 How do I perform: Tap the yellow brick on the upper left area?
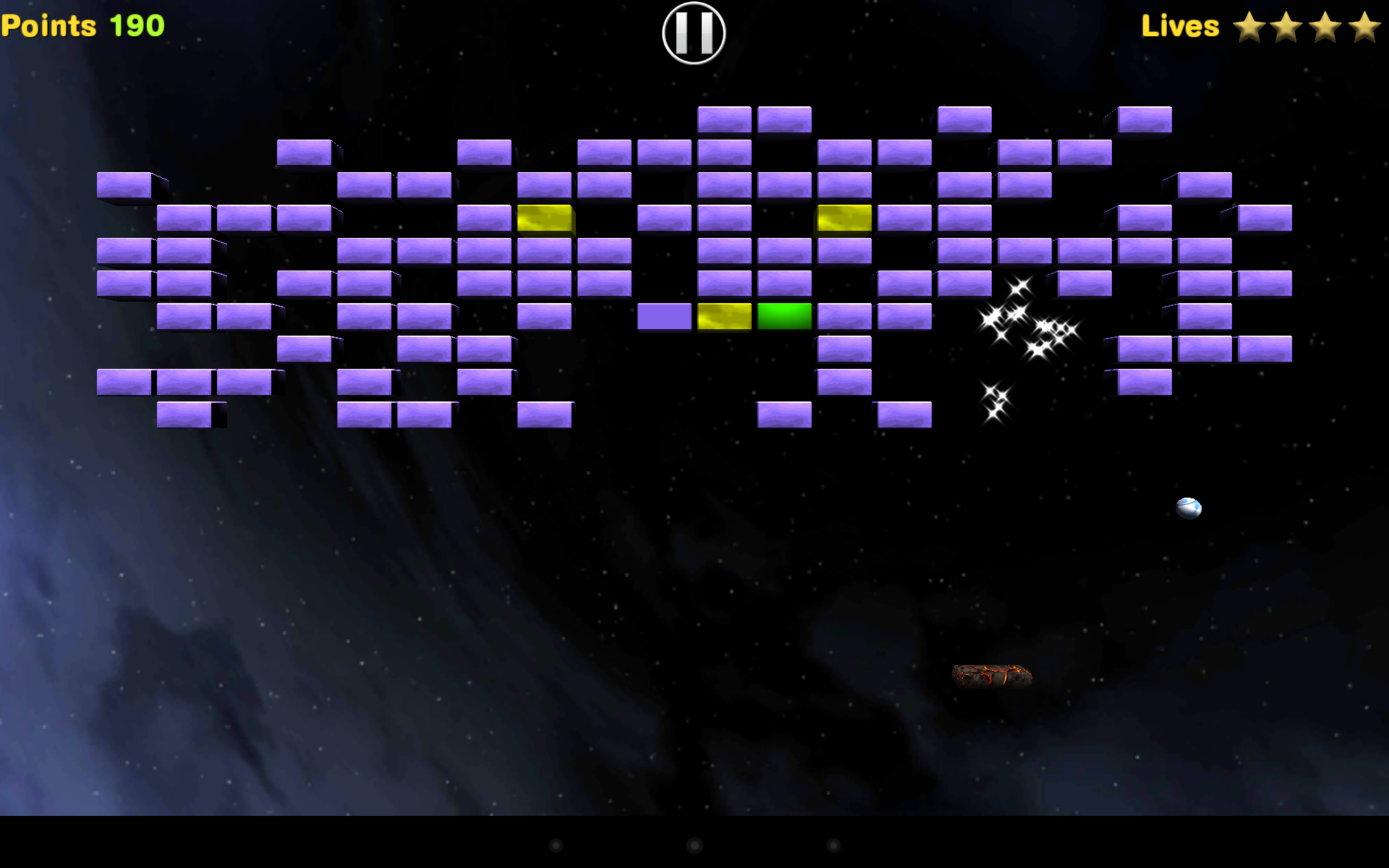click(x=545, y=218)
